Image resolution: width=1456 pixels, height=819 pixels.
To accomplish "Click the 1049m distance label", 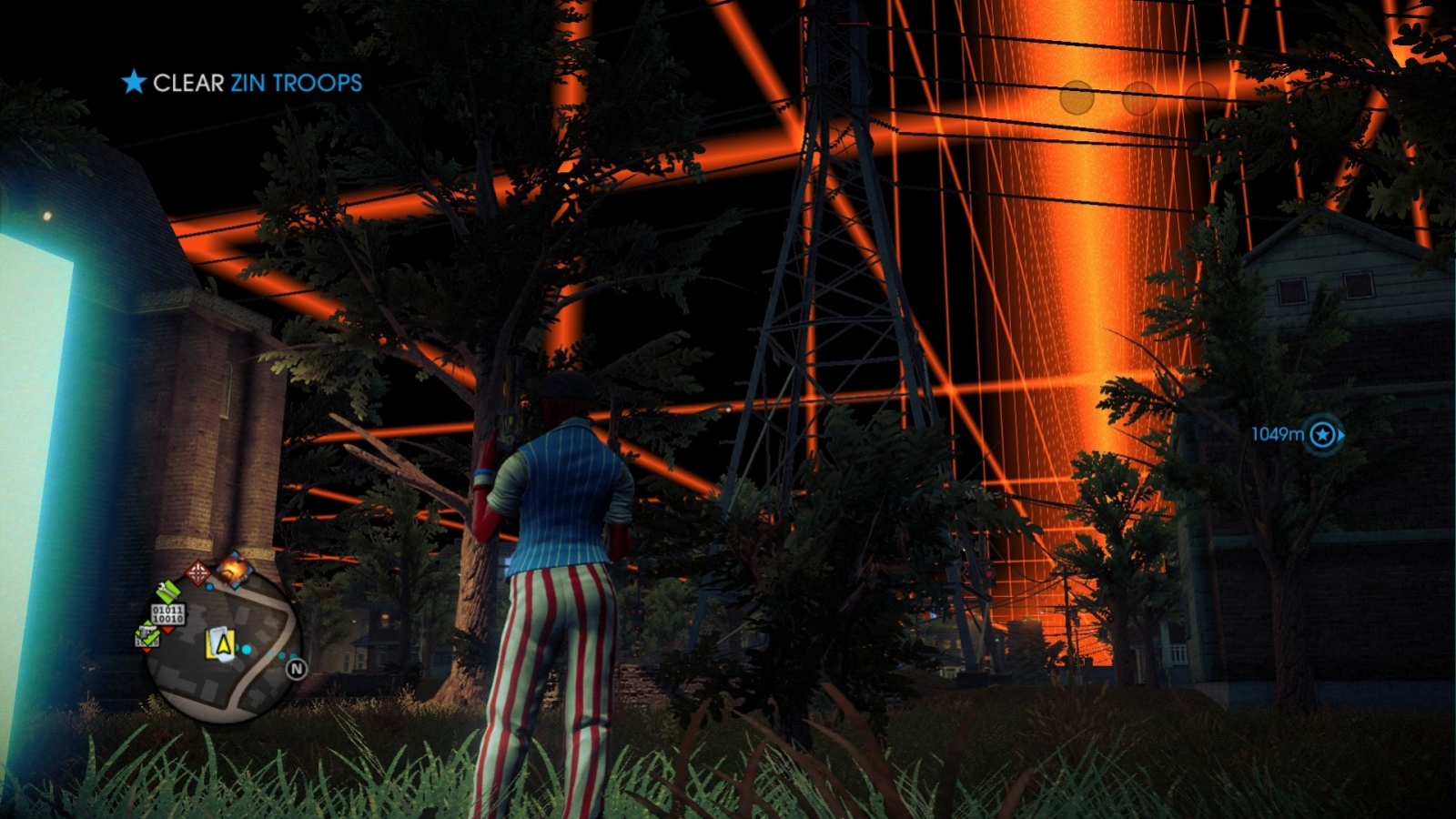I will pos(1279,435).
